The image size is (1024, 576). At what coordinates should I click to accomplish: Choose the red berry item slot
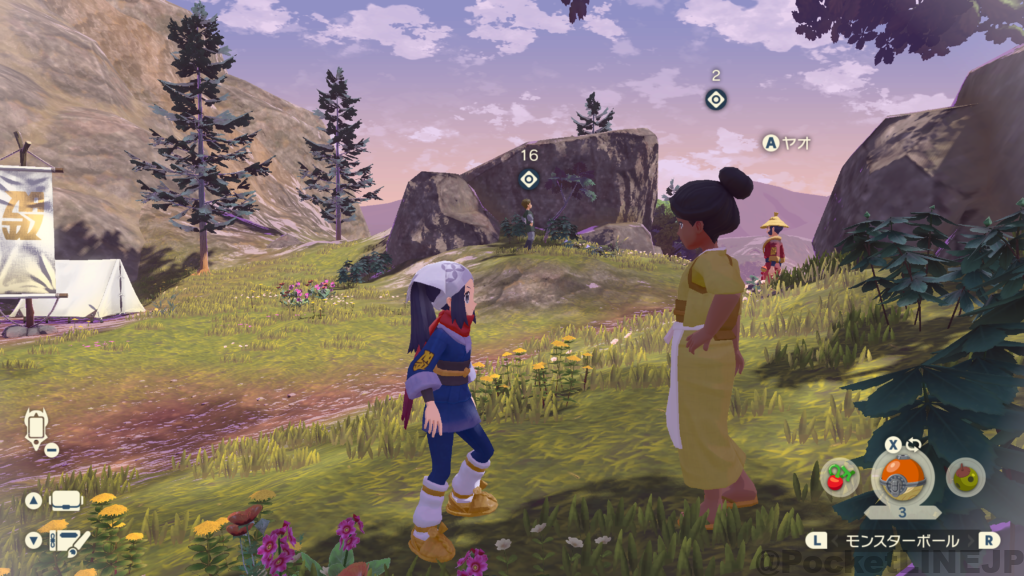click(x=838, y=477)
